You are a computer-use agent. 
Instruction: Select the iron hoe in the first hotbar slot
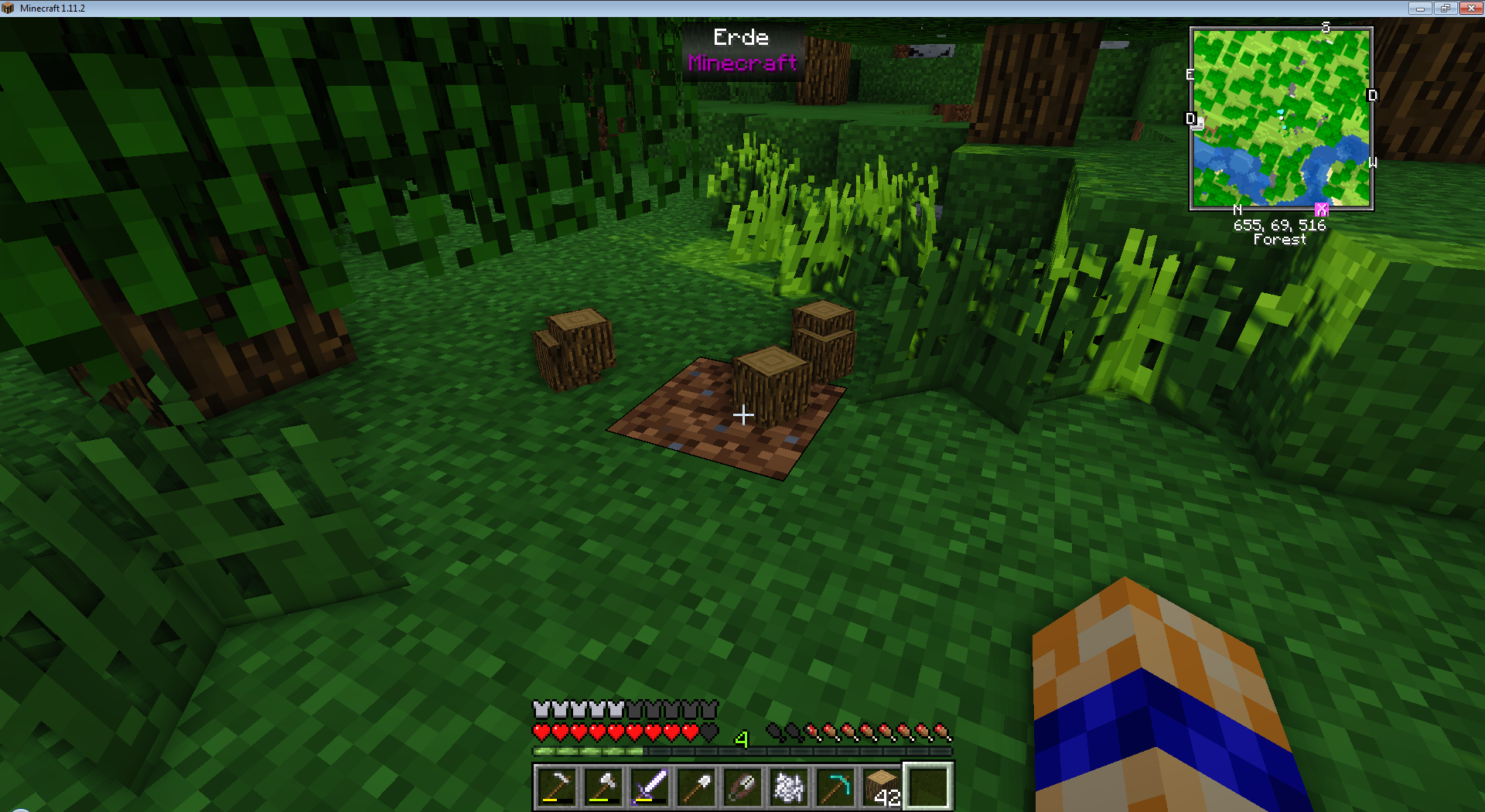point(557,786)
